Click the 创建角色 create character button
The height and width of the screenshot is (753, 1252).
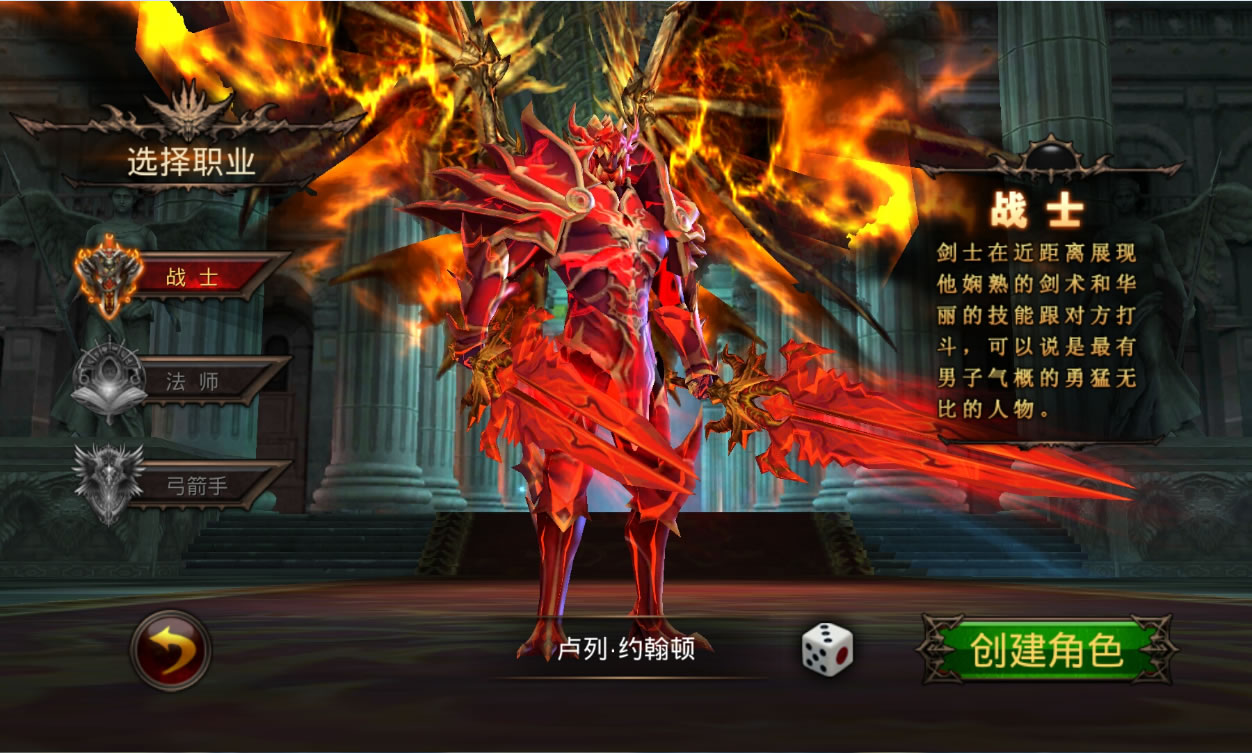[x=1044, y=650]
